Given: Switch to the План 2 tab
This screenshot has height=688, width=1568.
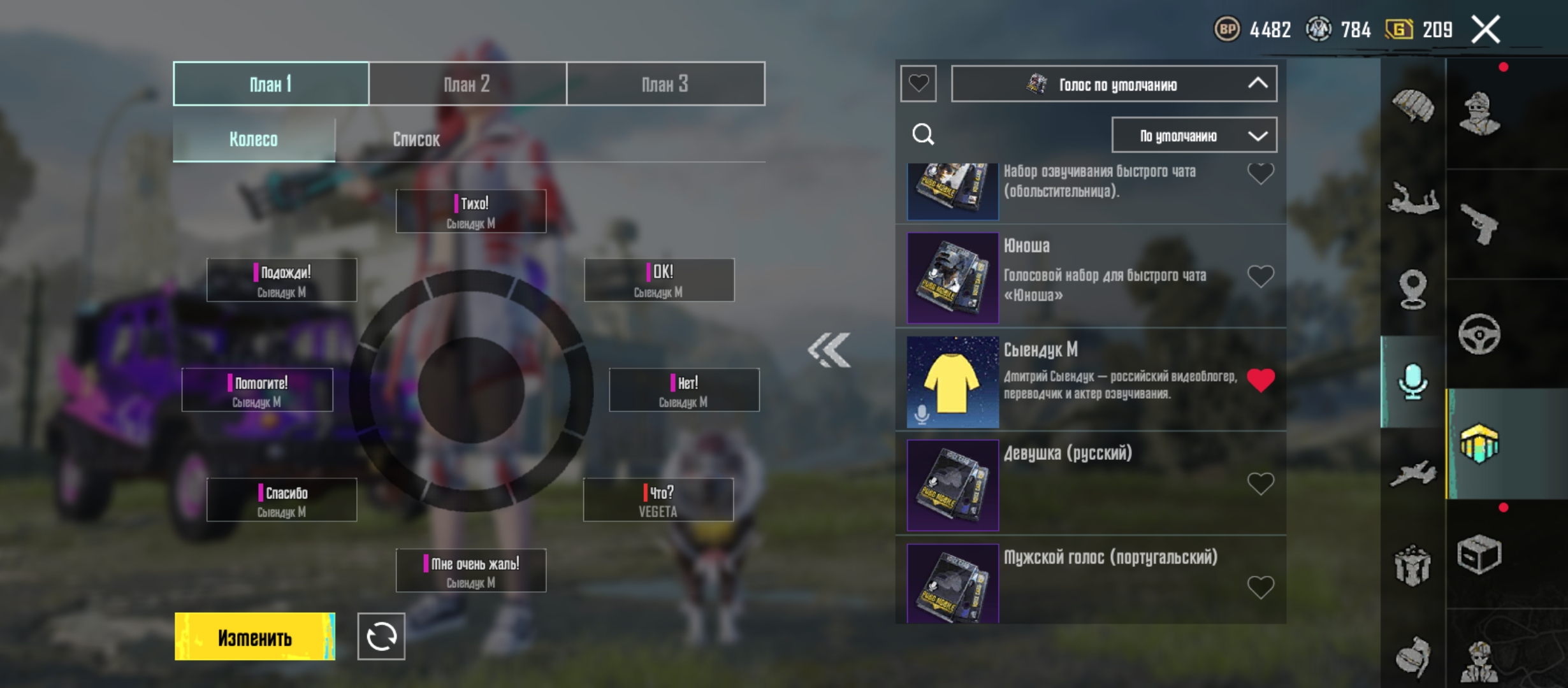Looking at the screenshot, I should tap(467, 83).
